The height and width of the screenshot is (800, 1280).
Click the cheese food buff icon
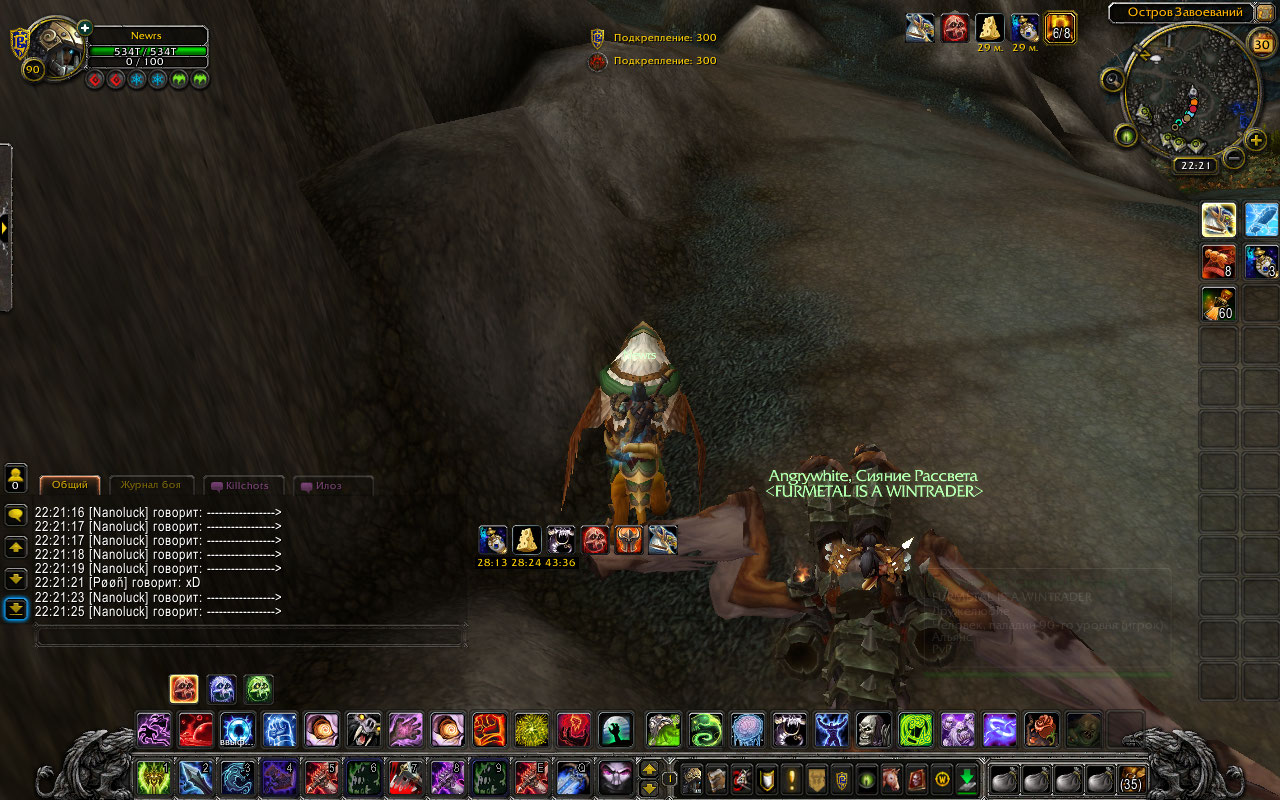click(990, 27)
